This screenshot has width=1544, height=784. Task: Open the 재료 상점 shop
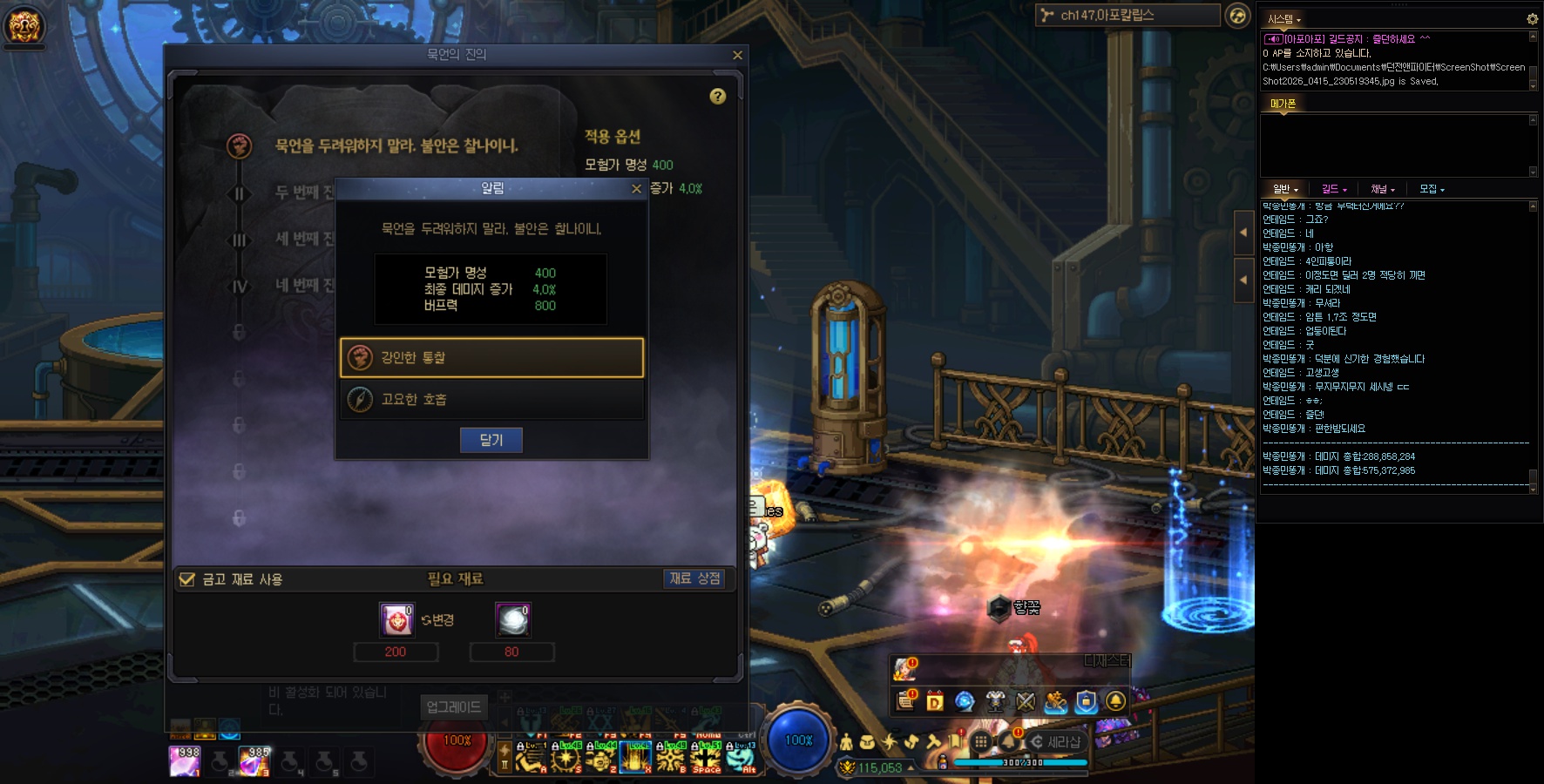[x=694, y=578]
